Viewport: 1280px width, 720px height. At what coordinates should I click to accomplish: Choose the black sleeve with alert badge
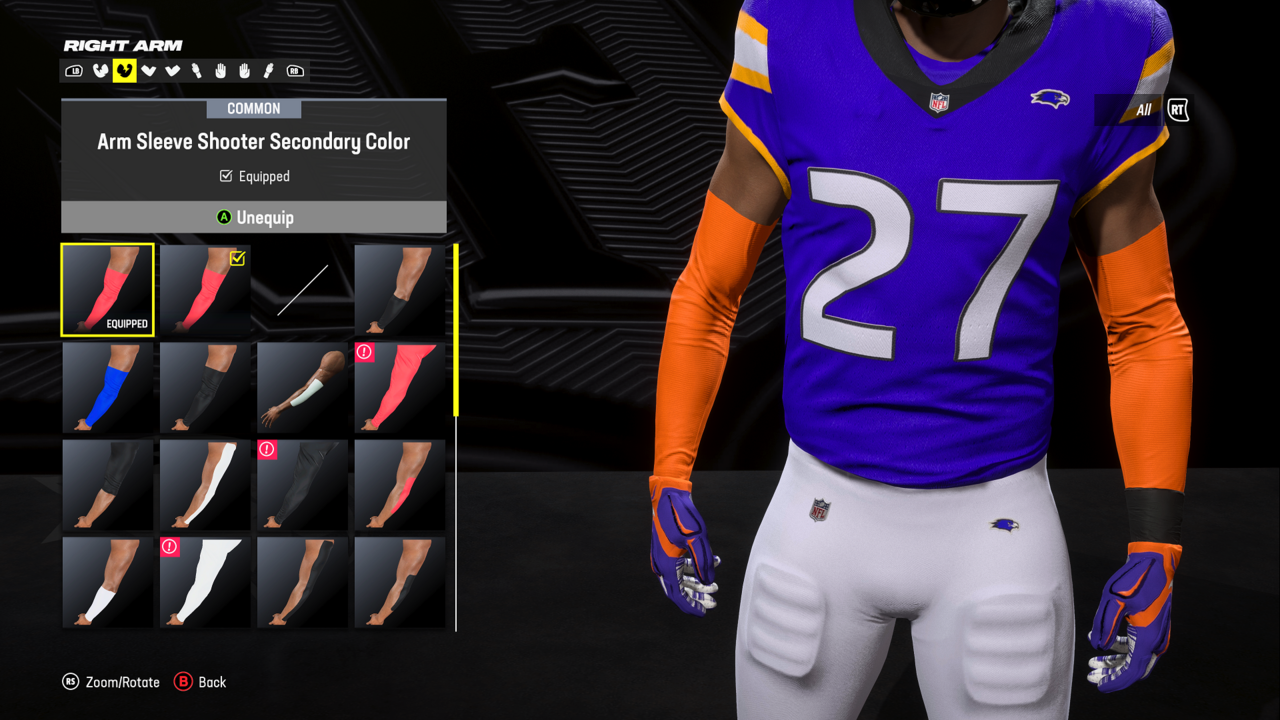(302, 484)
